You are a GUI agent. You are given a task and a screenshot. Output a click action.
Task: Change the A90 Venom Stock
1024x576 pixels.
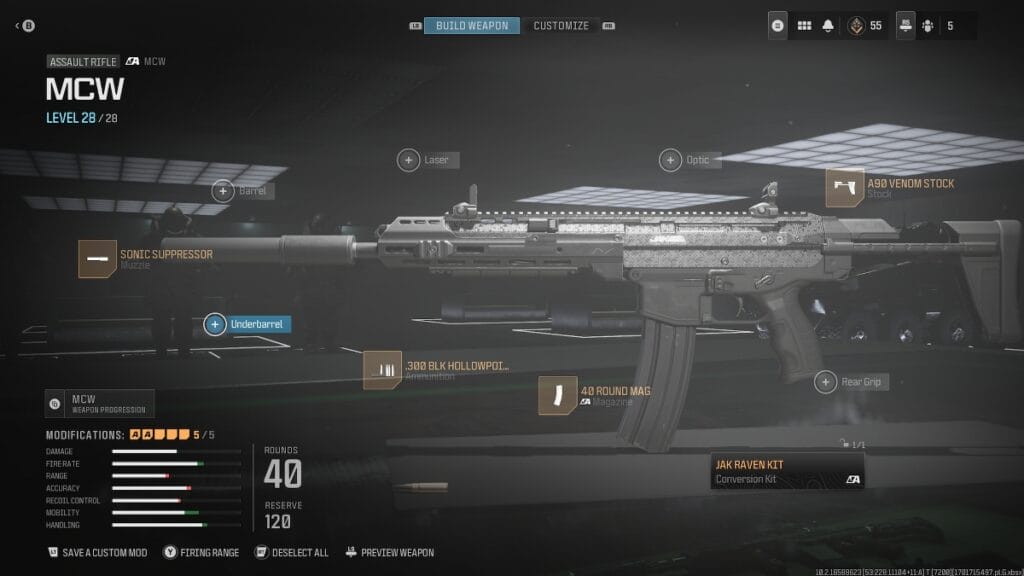tap(845, 188)
